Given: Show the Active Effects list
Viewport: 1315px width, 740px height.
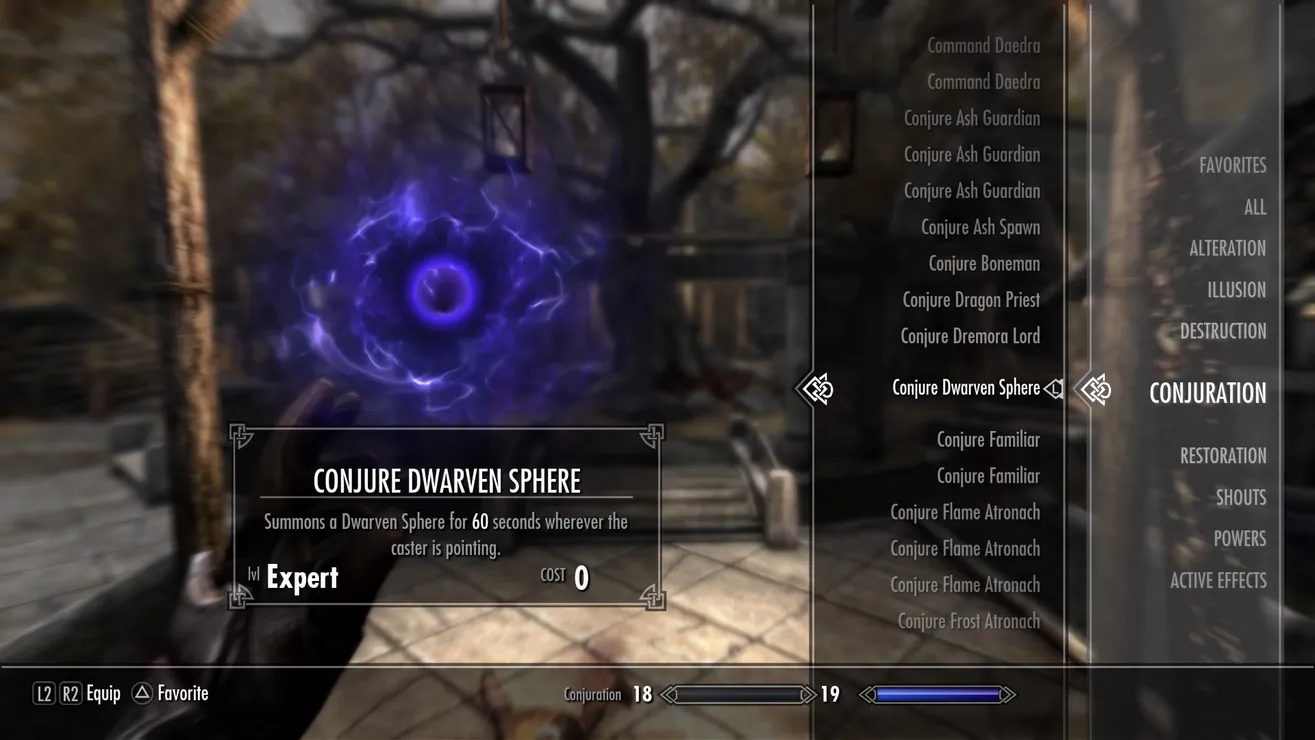Looking at the screenshot, I should point(1217,580).
